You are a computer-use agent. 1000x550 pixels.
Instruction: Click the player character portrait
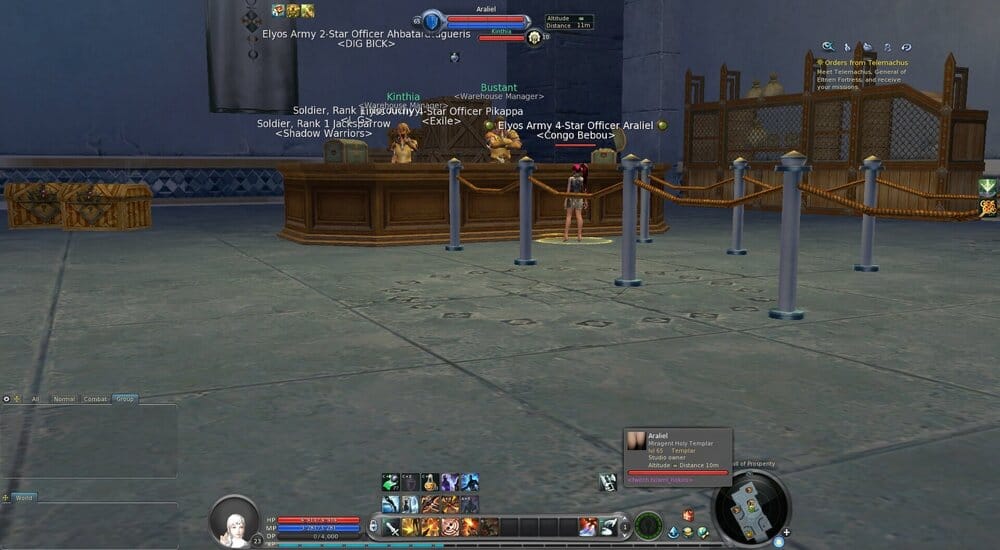[236, 519]
